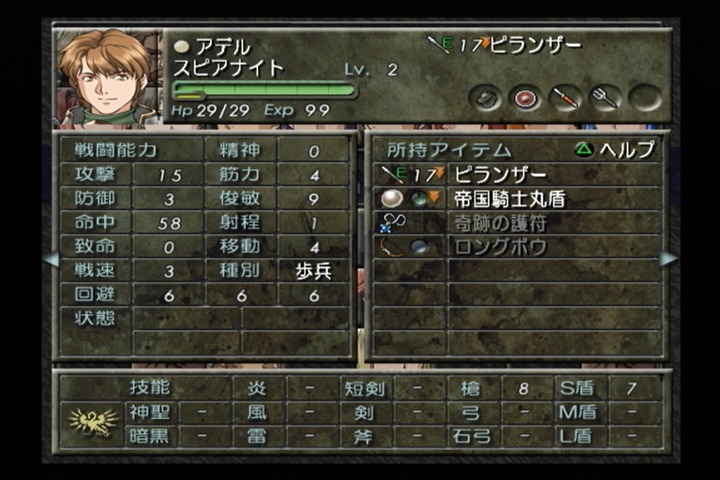Select the round red shield skill icon
Viewport: 720px width, 480px height.
(524, 98)
